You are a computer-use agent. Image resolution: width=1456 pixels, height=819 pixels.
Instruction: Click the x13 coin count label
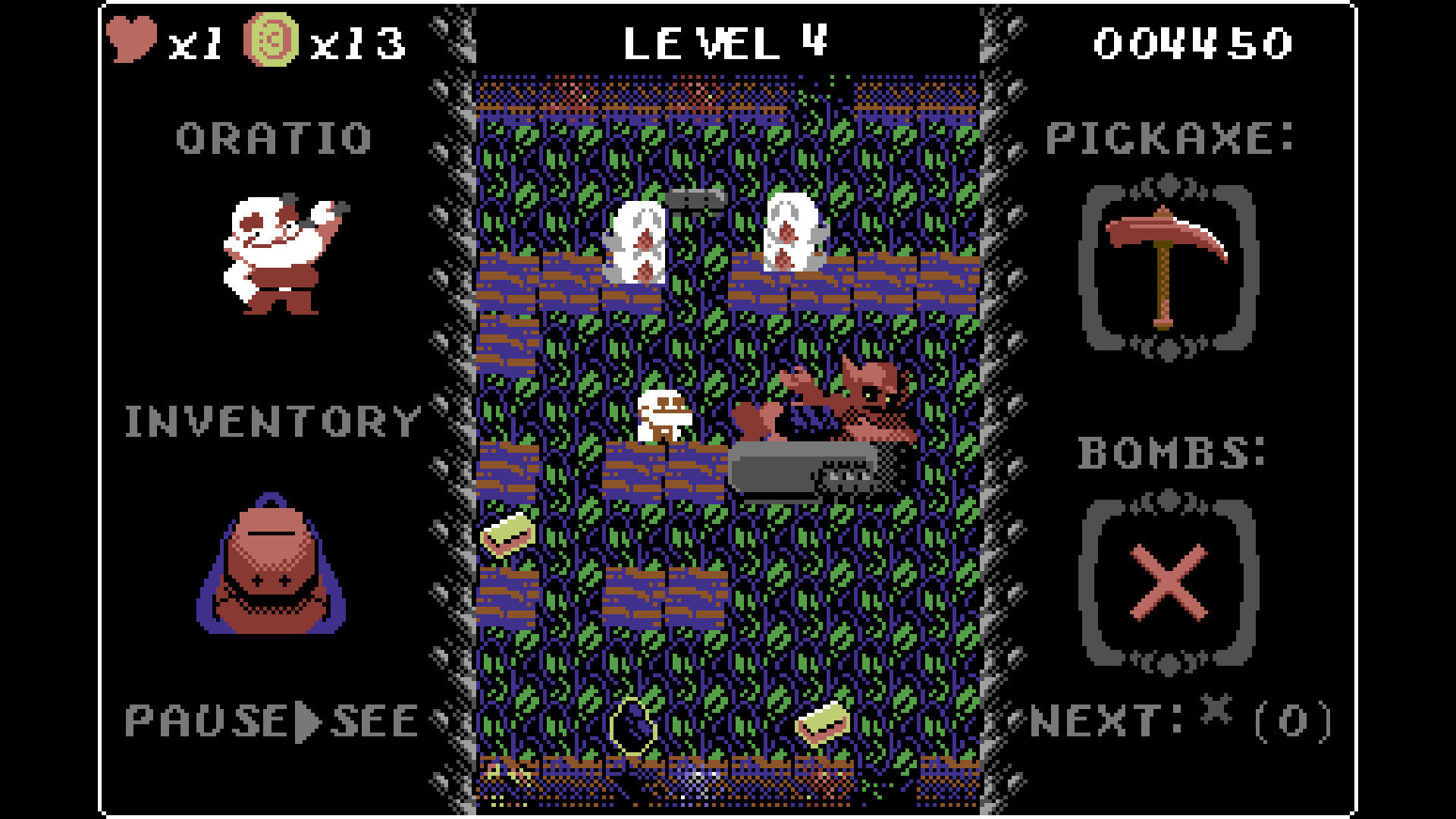(356, 42)
